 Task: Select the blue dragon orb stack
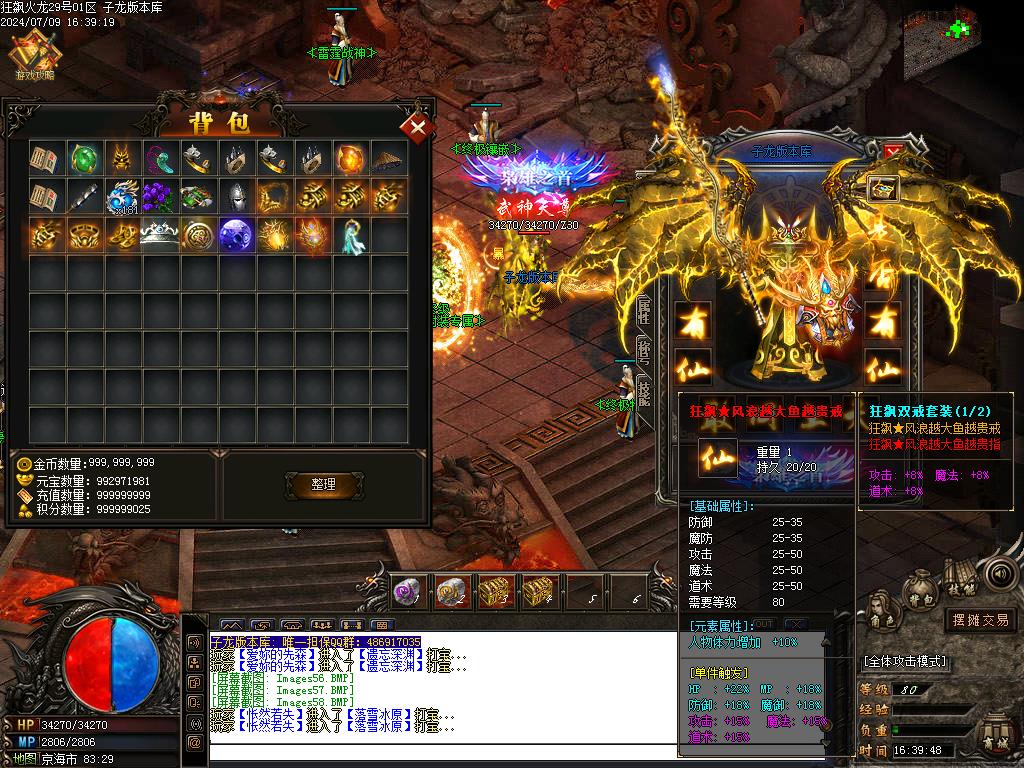point(121,196)
